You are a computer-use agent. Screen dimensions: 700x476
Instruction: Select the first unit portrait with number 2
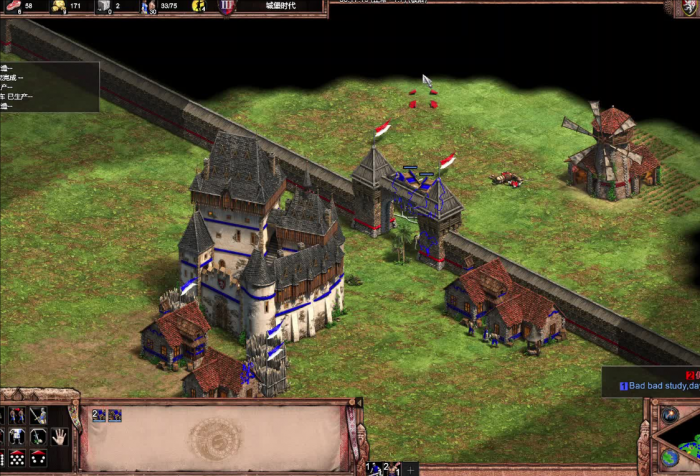[100, 415]
